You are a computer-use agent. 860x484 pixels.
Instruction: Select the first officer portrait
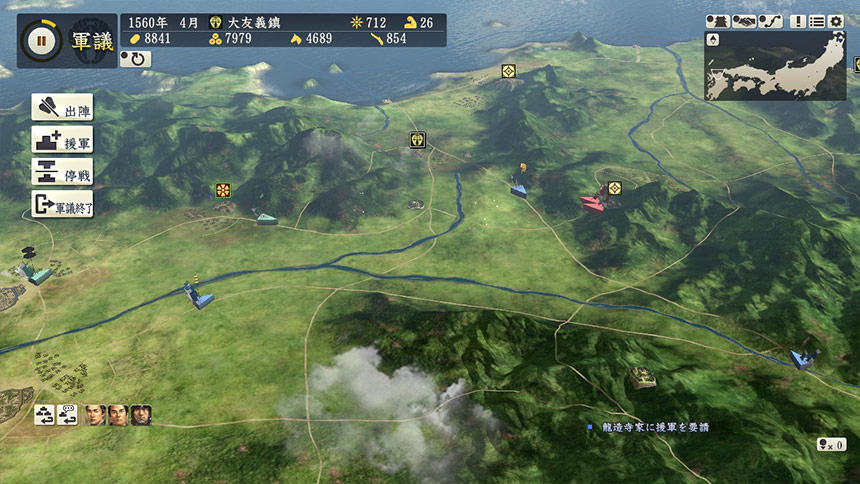(x=95, y=414)
